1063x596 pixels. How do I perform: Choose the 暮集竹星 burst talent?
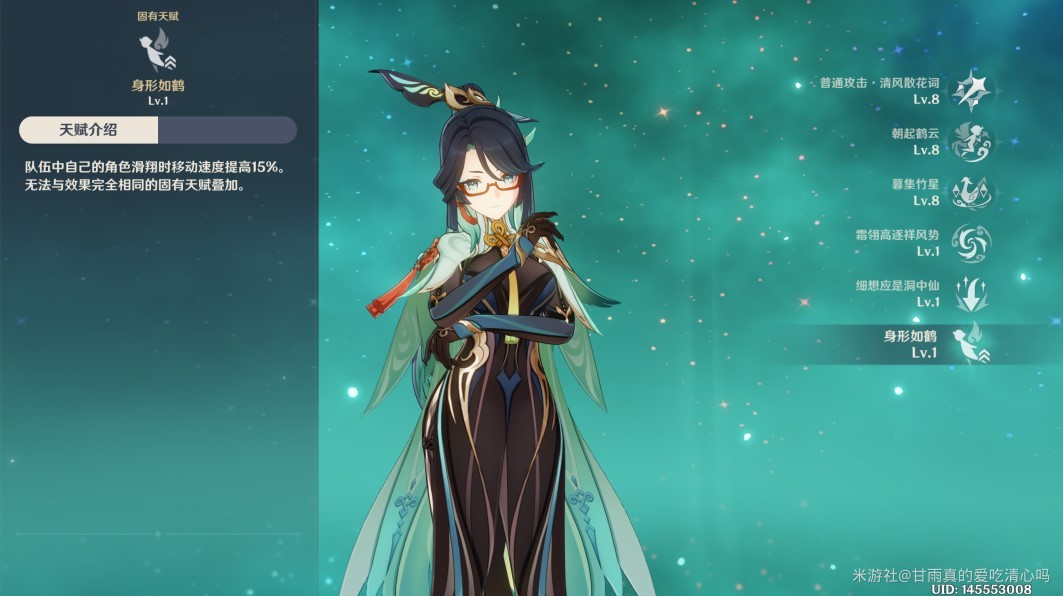[x=969, y=192]
